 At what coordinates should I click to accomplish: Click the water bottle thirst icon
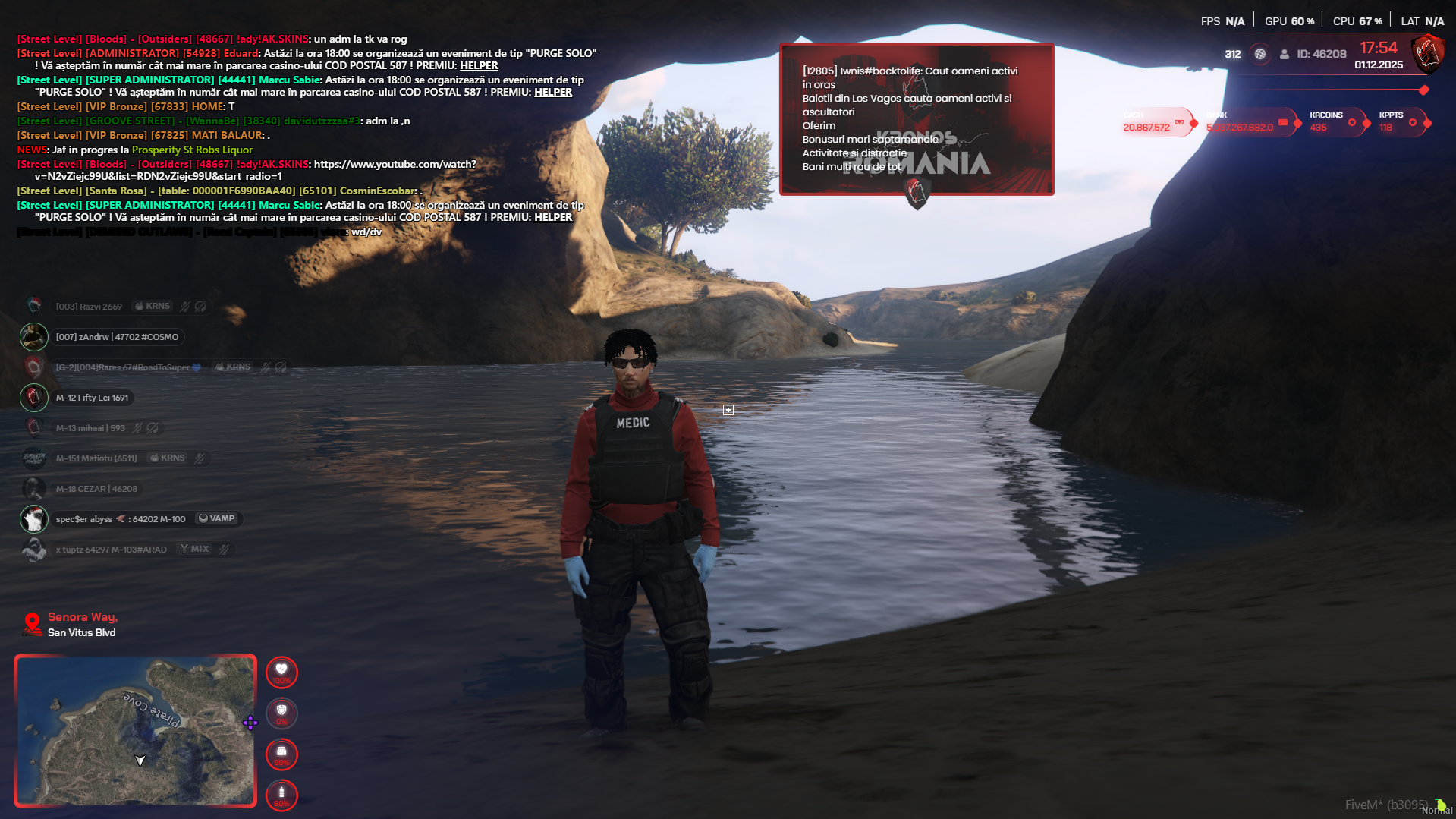pyautogui.click(x=281, y=795)
